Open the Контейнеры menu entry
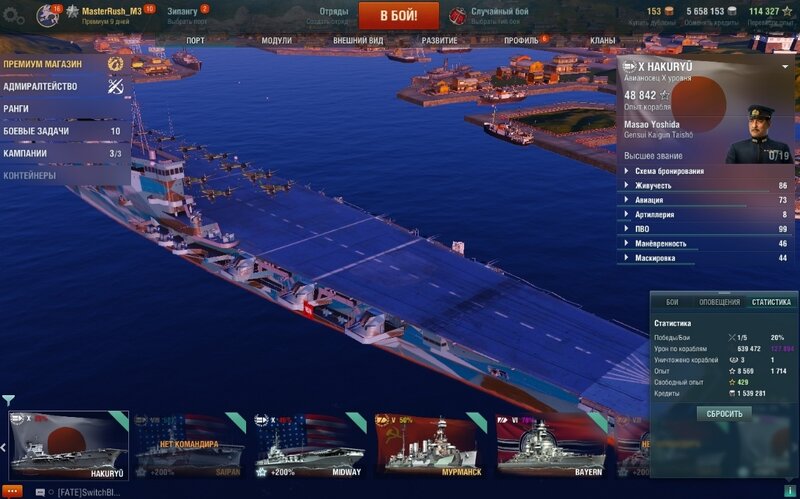 [29, 176]
